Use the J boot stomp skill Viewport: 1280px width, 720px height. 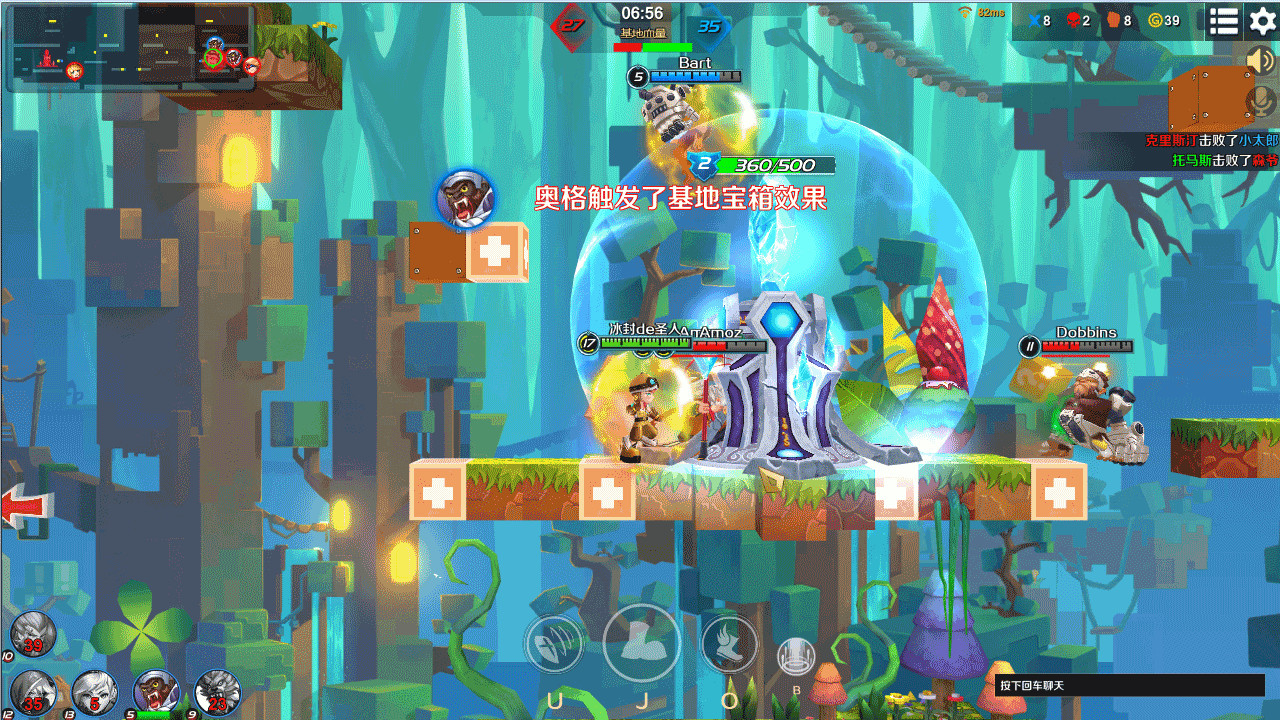click(642, 644)
